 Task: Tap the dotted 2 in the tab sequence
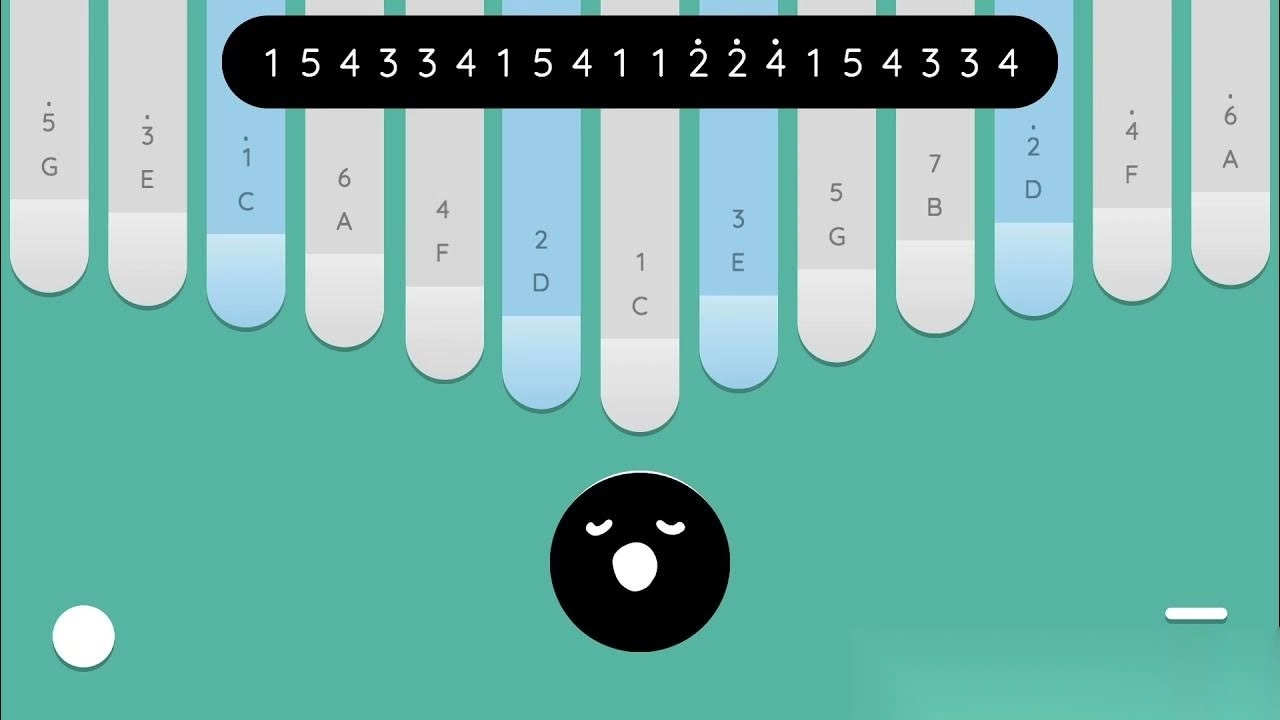(699, 62)
